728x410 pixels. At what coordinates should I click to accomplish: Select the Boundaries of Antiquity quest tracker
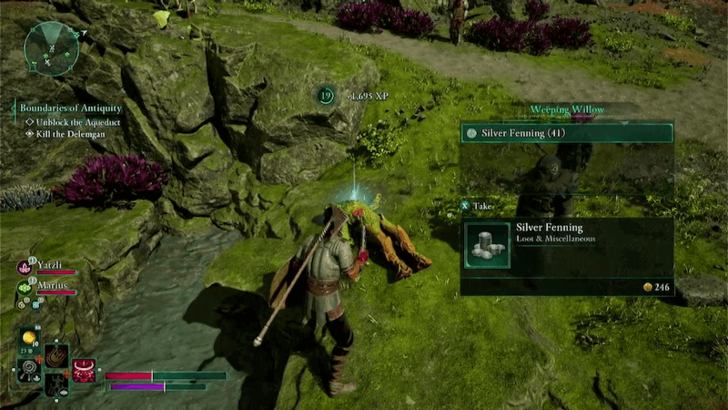69,107
